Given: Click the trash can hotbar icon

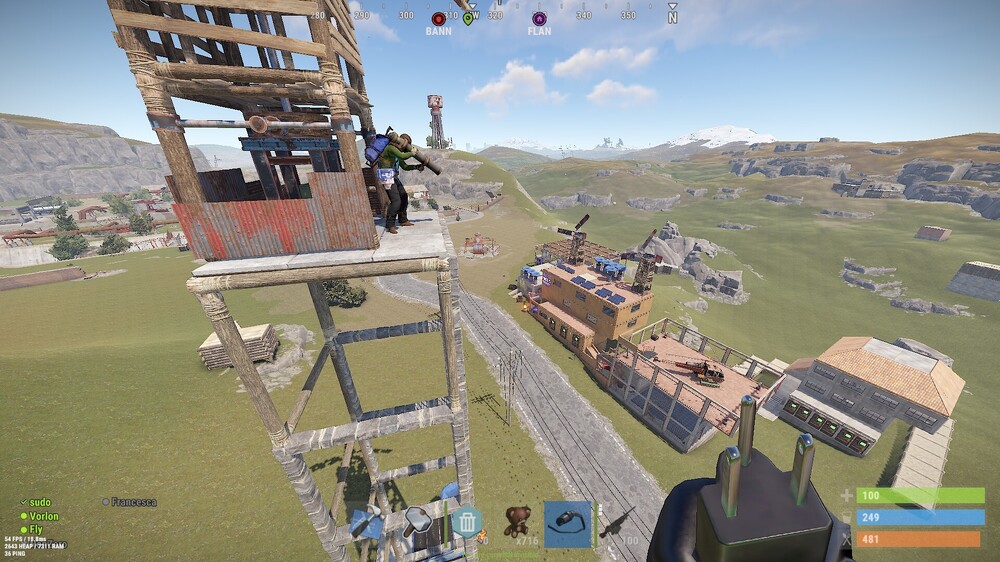Looking at the screenshot, I should (x=467, y=522).
